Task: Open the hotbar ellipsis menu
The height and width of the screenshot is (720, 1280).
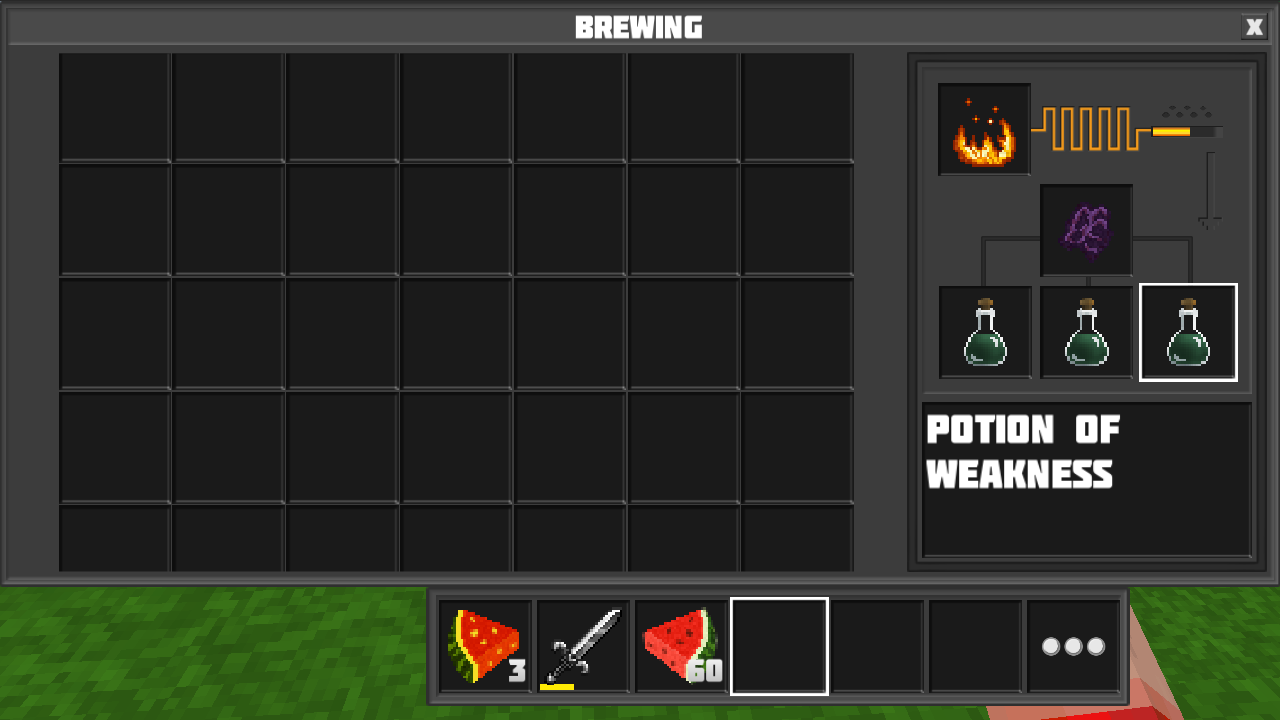Action: tap(1072, 645)
